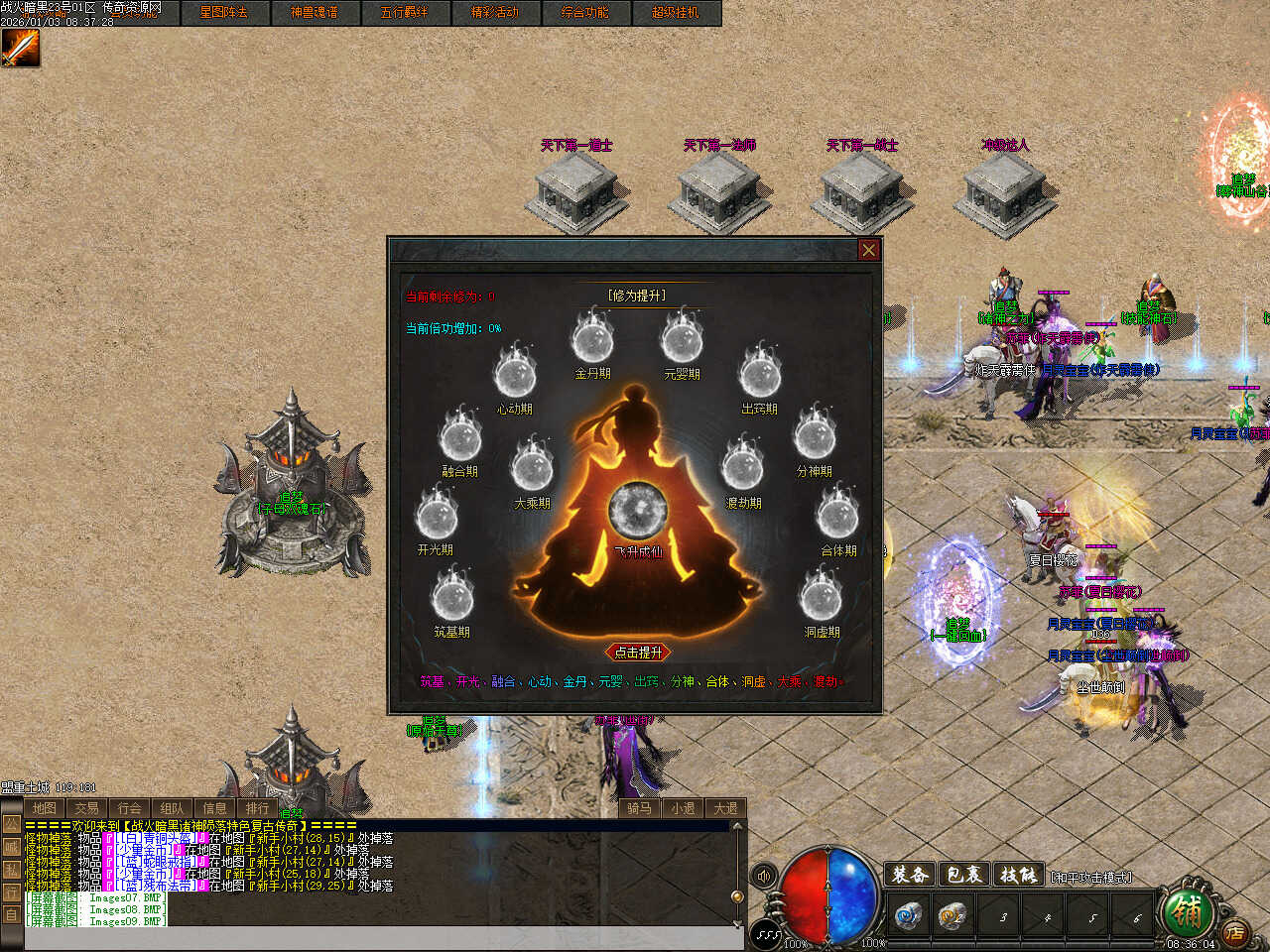
Task: Open the 星图阵法 menu
Action: point(223,13)
